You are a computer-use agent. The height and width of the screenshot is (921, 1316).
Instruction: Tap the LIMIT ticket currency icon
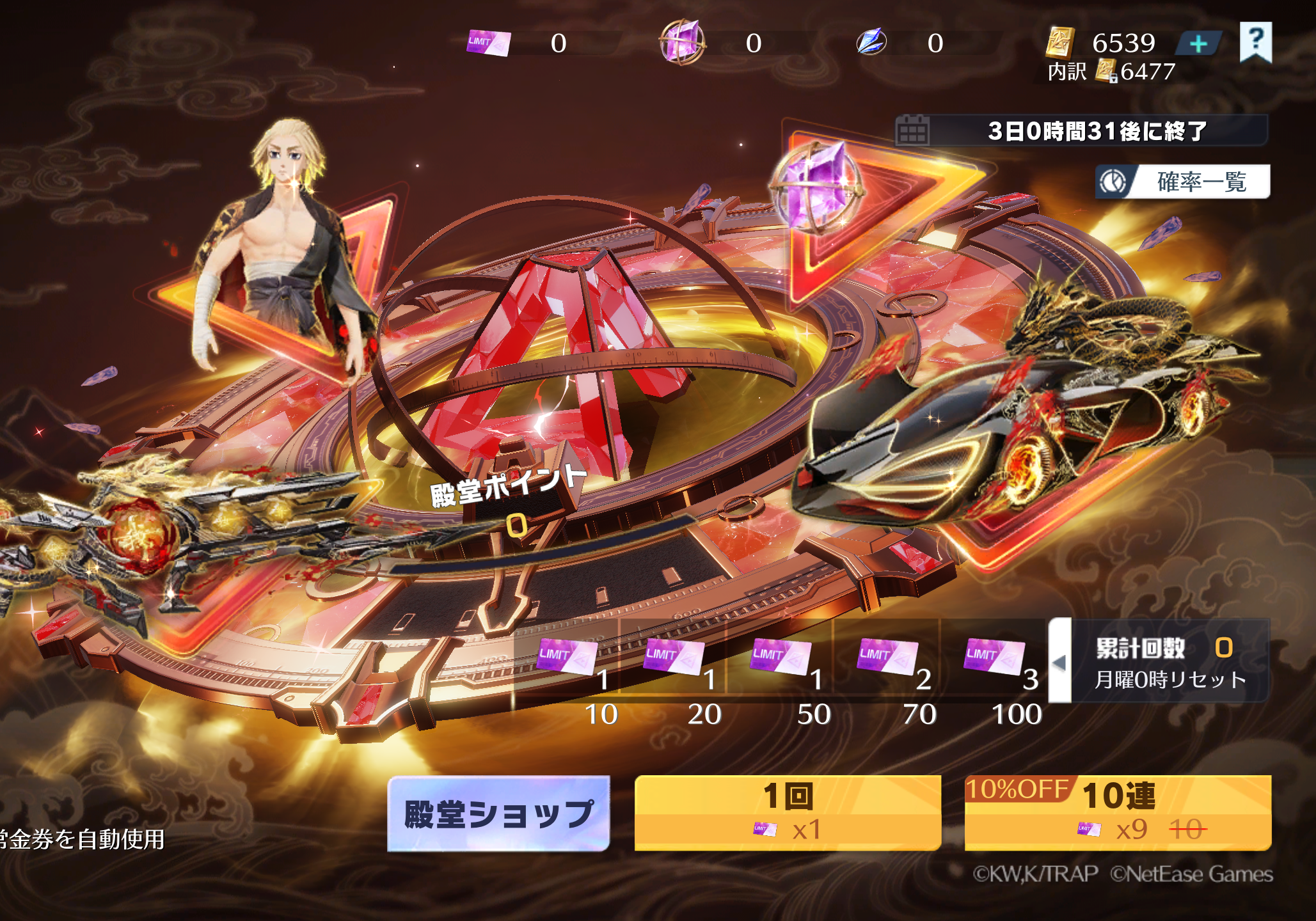pos(489,43)
